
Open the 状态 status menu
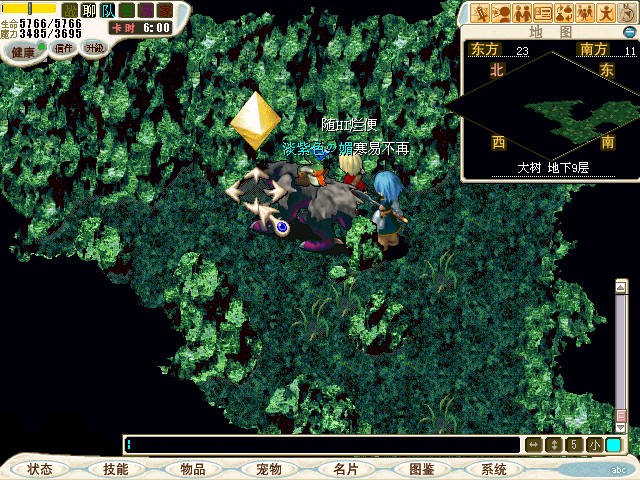41,469
